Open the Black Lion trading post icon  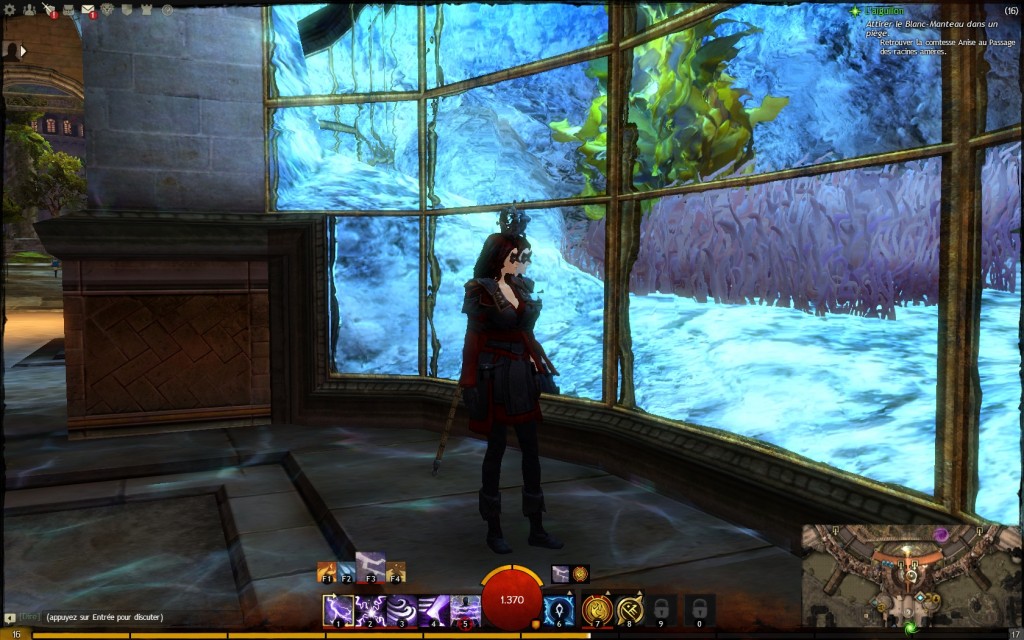click(x=108, y=10)
